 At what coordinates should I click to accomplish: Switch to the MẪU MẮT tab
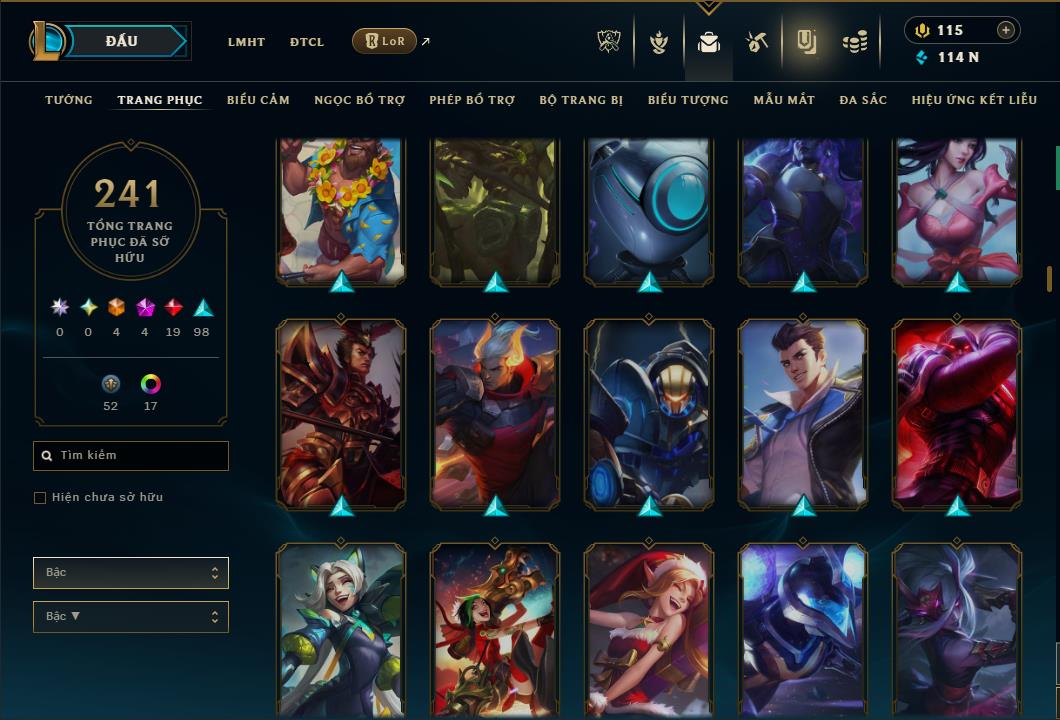tap(784, 100)
